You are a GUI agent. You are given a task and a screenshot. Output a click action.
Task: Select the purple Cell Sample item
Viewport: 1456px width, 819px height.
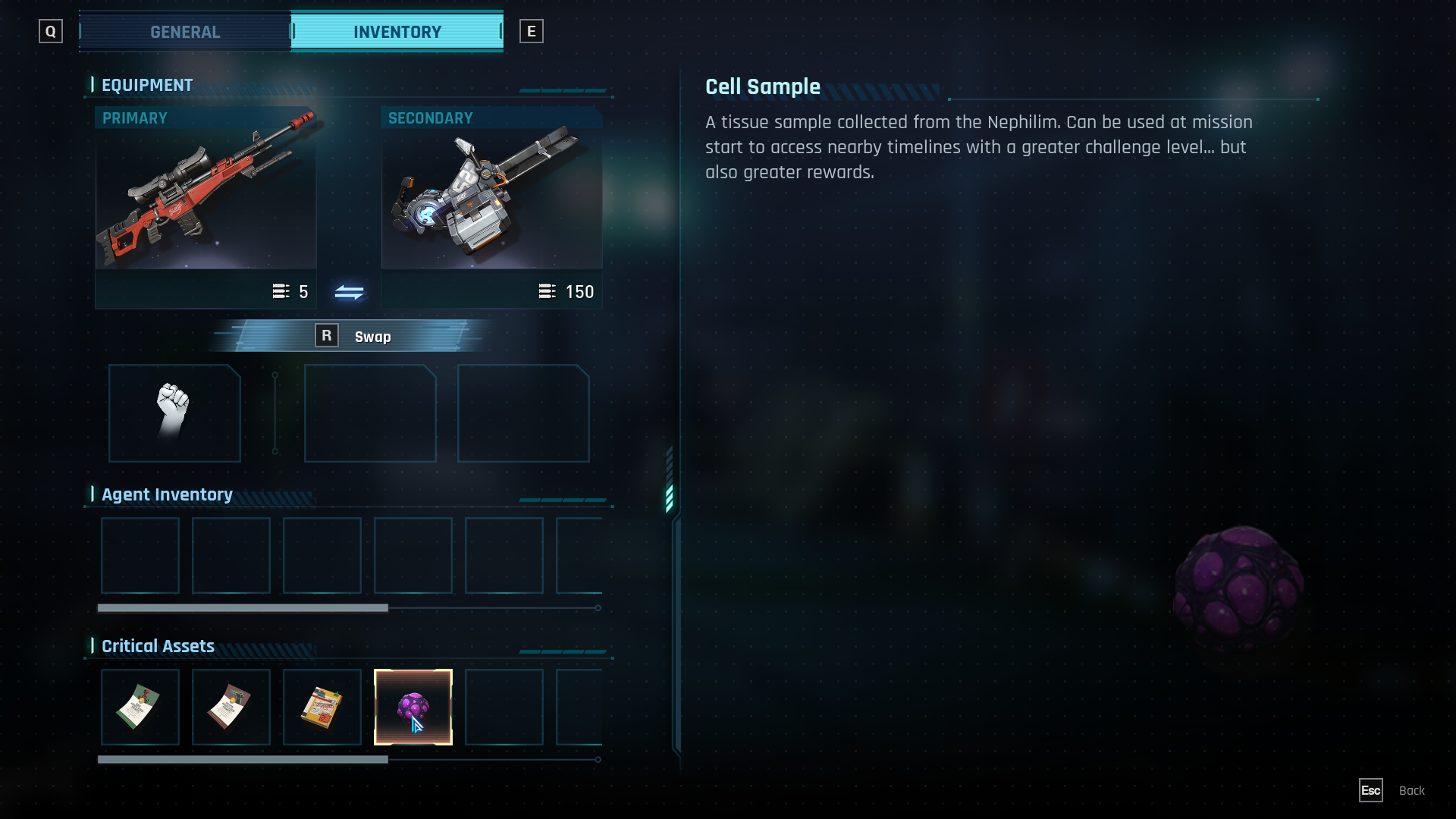tap(413, 707)
